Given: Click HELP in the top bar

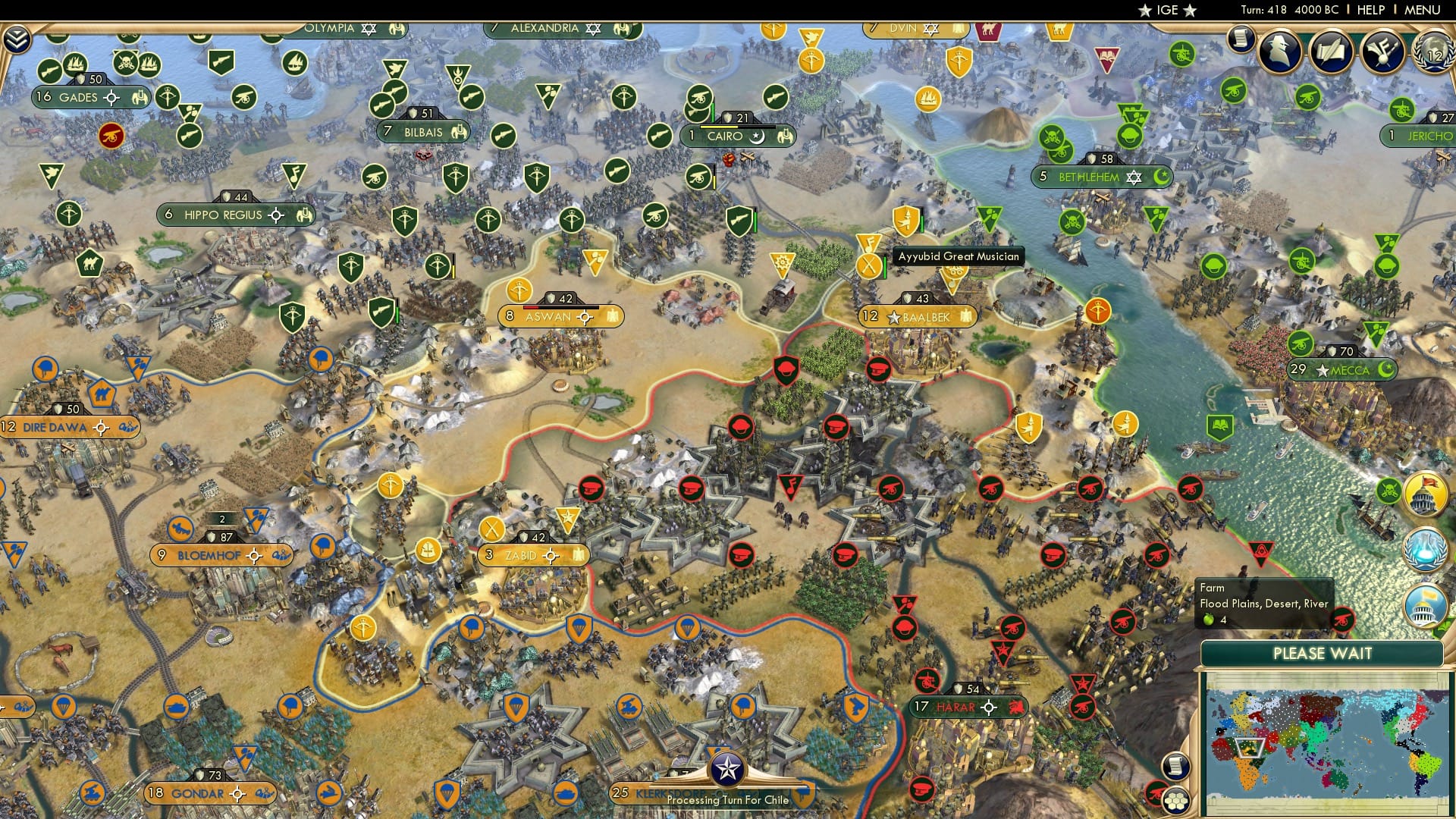Looking at the screenshot, I should [x=1370, y=10].
